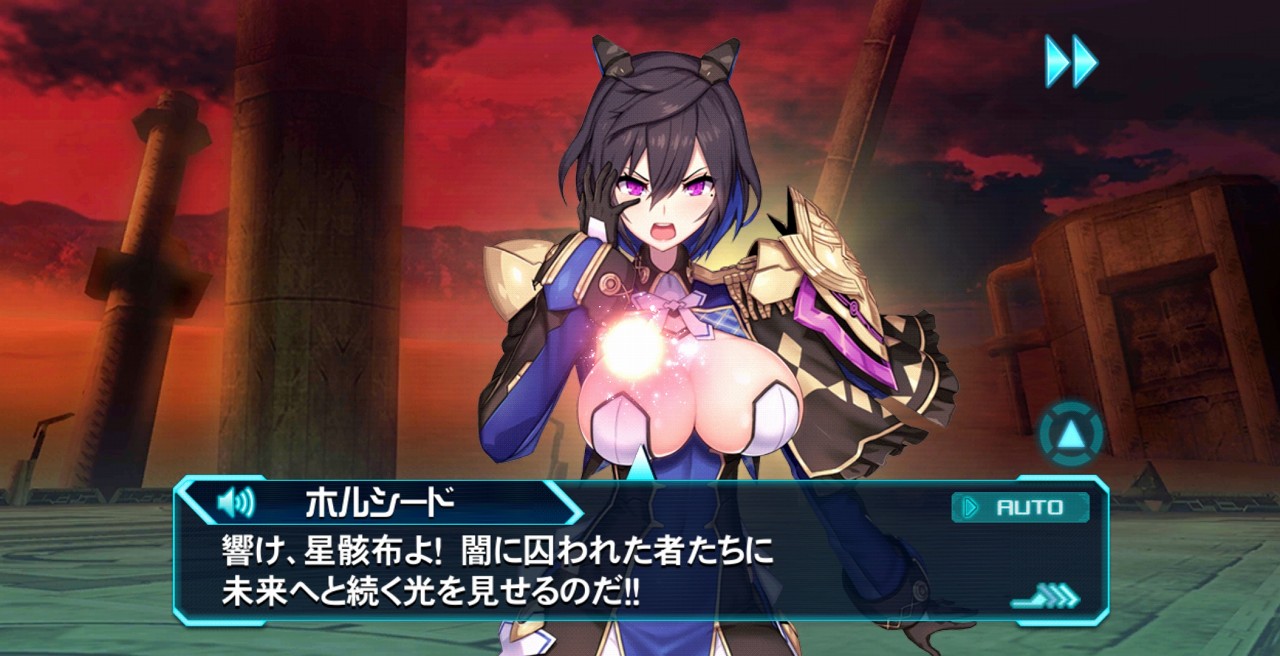Replay the voice line with the speaker icon
This screenshot has width=1280, height=656.
(236, 502)
